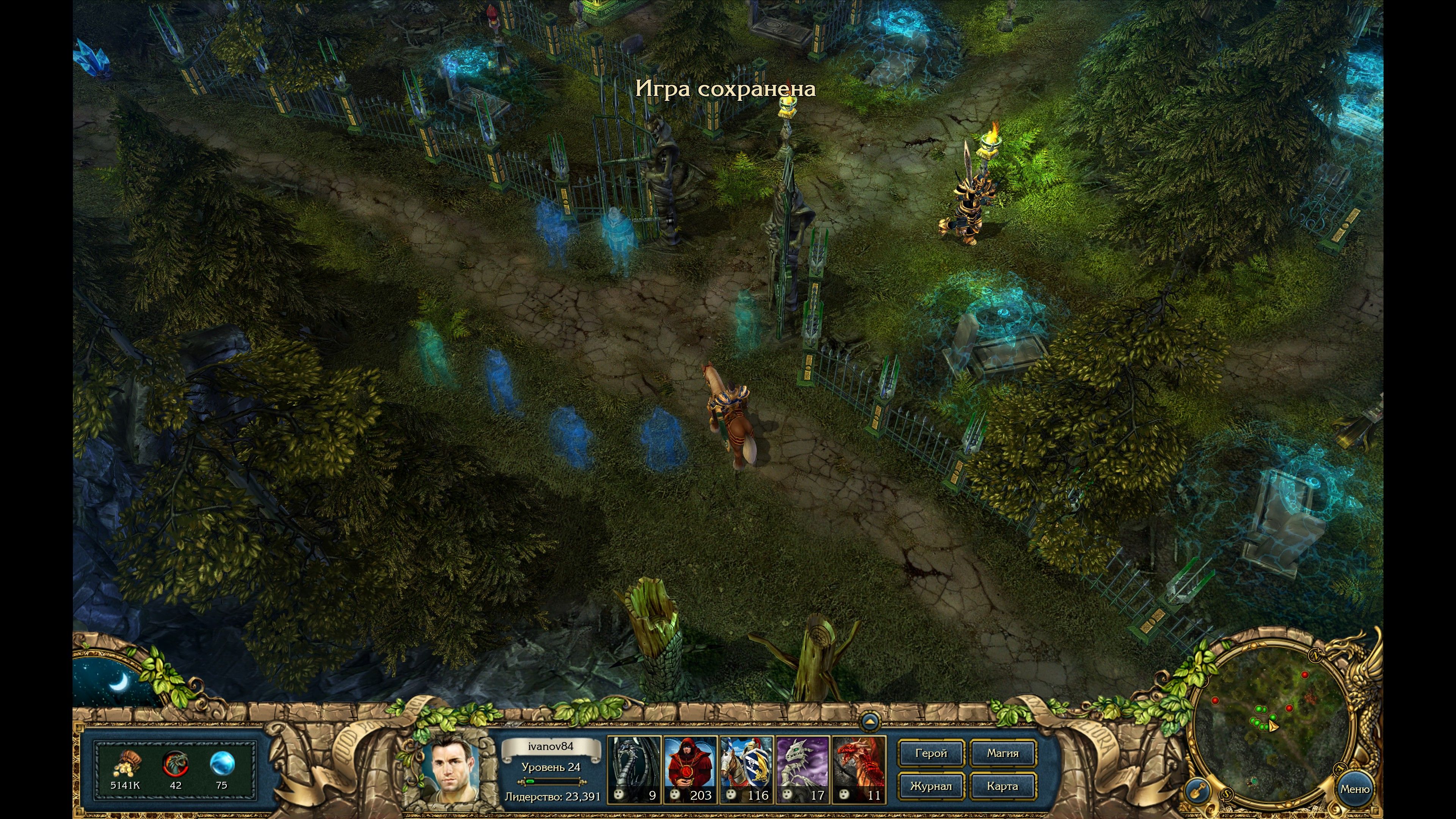Select the bone dragon troop slot
The width and height of the screenshot is (1456, 819).
click(x=802, y=769)
